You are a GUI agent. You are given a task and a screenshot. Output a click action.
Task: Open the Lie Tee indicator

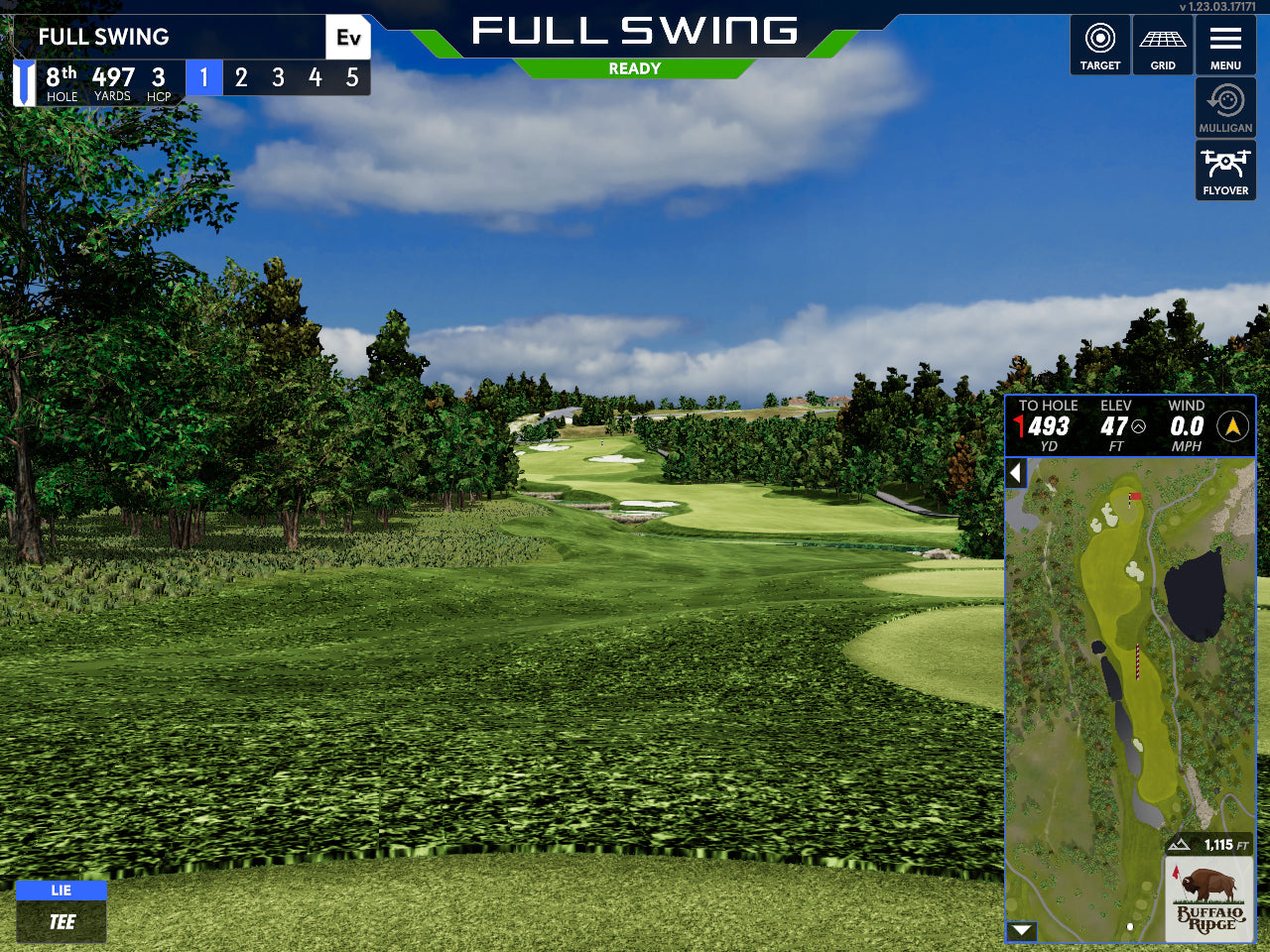pos(62,911)
